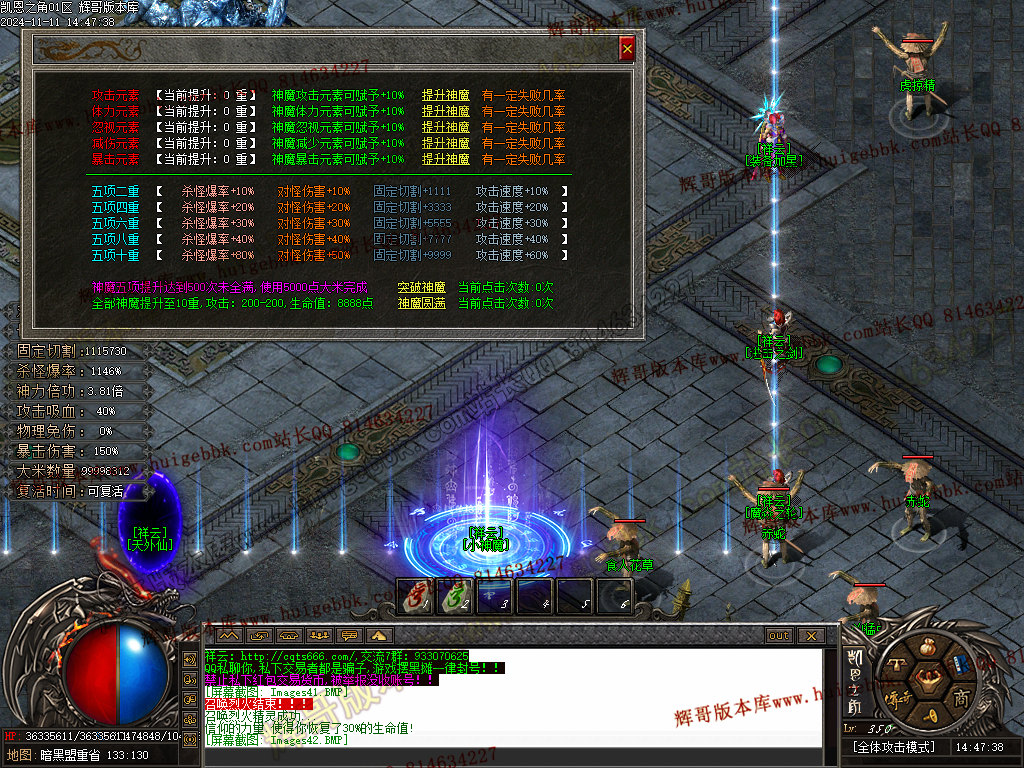Activate the 突破神魔 link

(421, 287)
